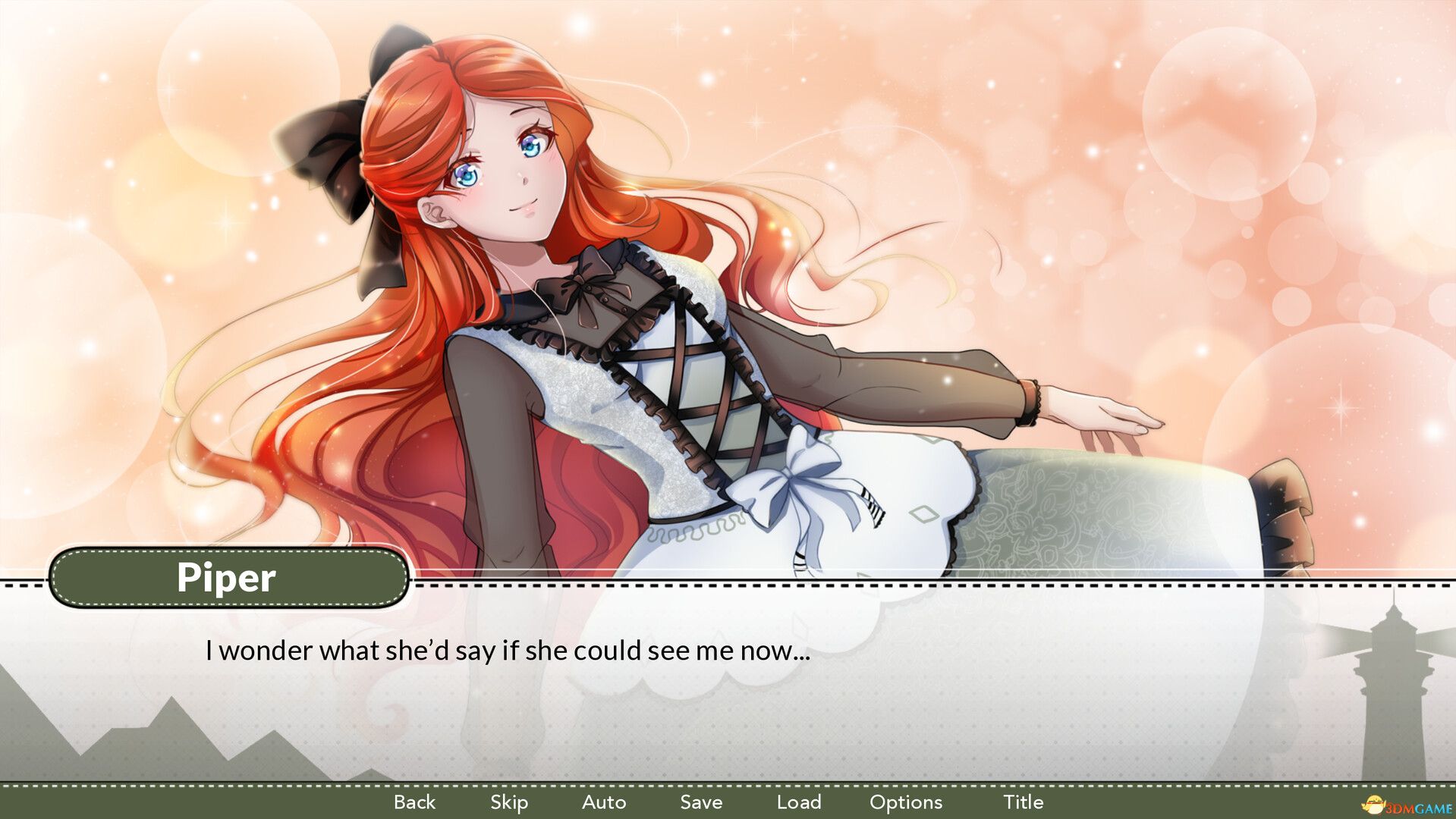Open the Save screen

[x=700, y=802]
